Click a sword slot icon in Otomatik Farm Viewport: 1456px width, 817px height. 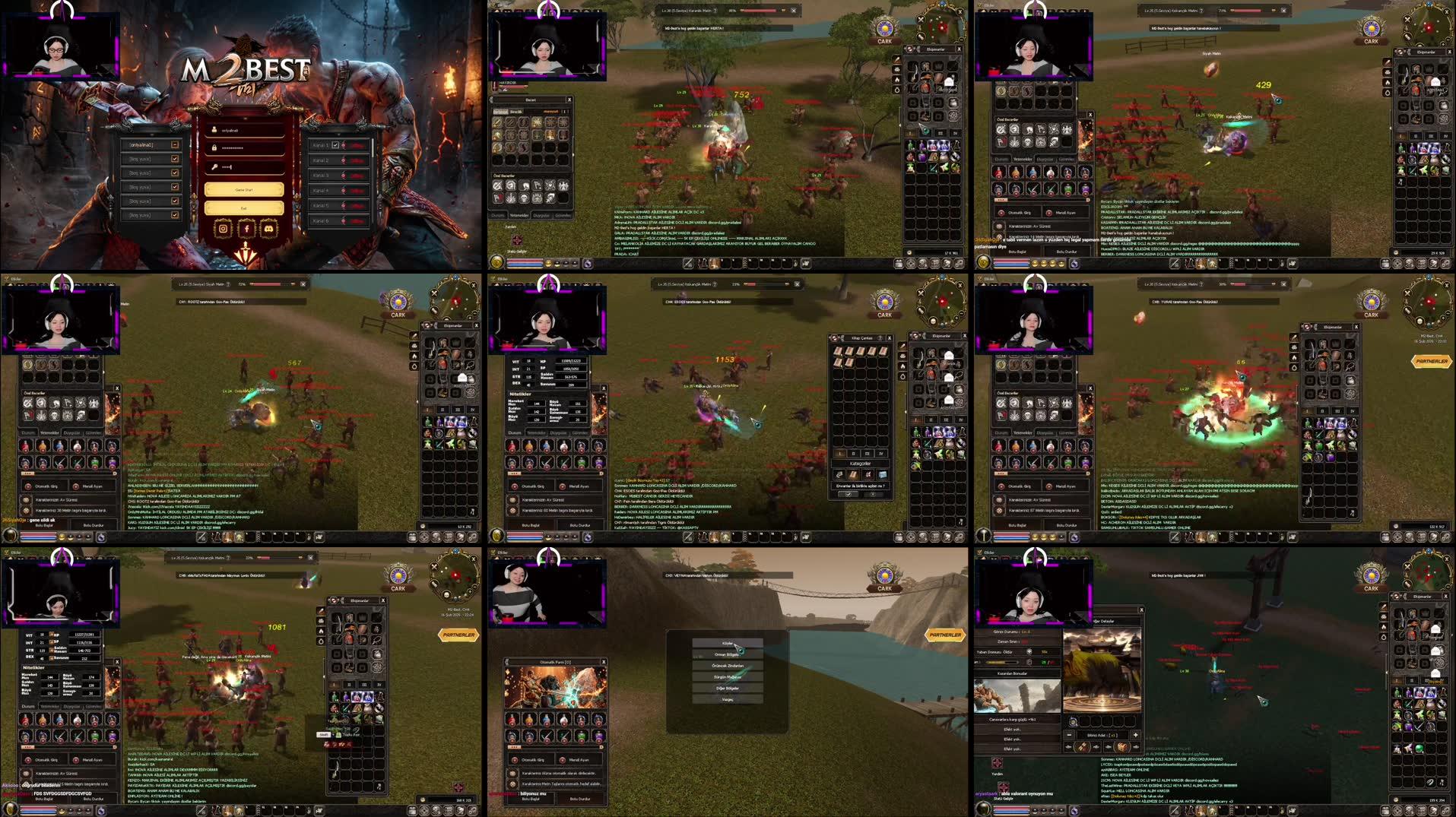(x=546, y=737)
